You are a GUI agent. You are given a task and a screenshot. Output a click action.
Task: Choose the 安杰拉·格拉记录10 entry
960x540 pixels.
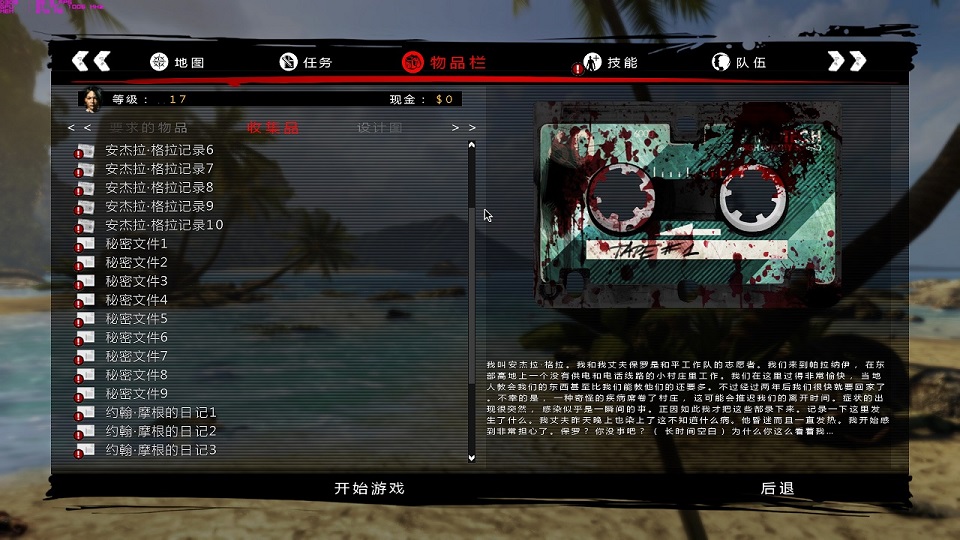pyautogui.click(x=164, y=225)
